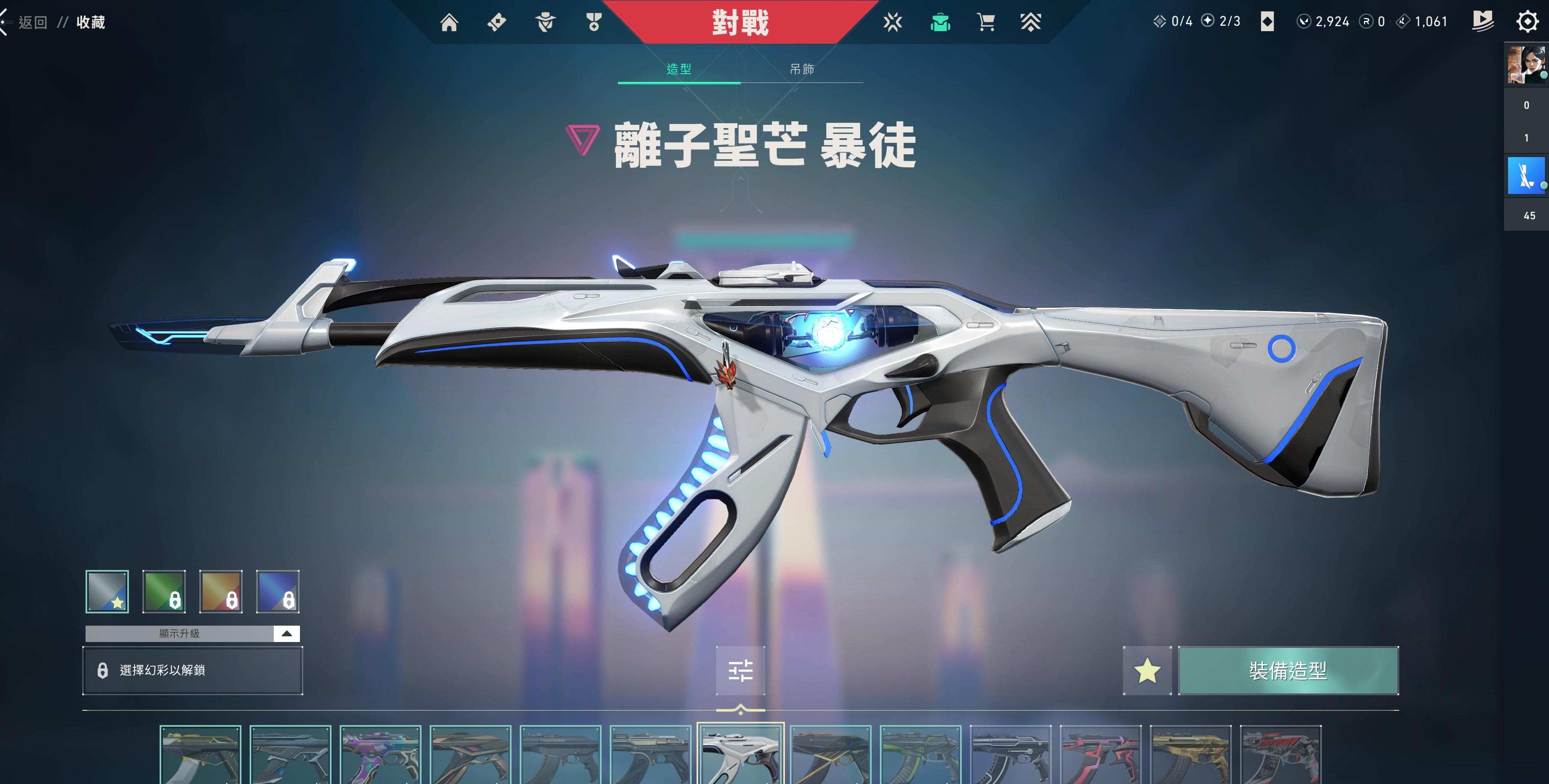The image size is (1549, 784).
Task: Click the 選擇幻彩以解鎖 unlock button
Action: point(192,670)
